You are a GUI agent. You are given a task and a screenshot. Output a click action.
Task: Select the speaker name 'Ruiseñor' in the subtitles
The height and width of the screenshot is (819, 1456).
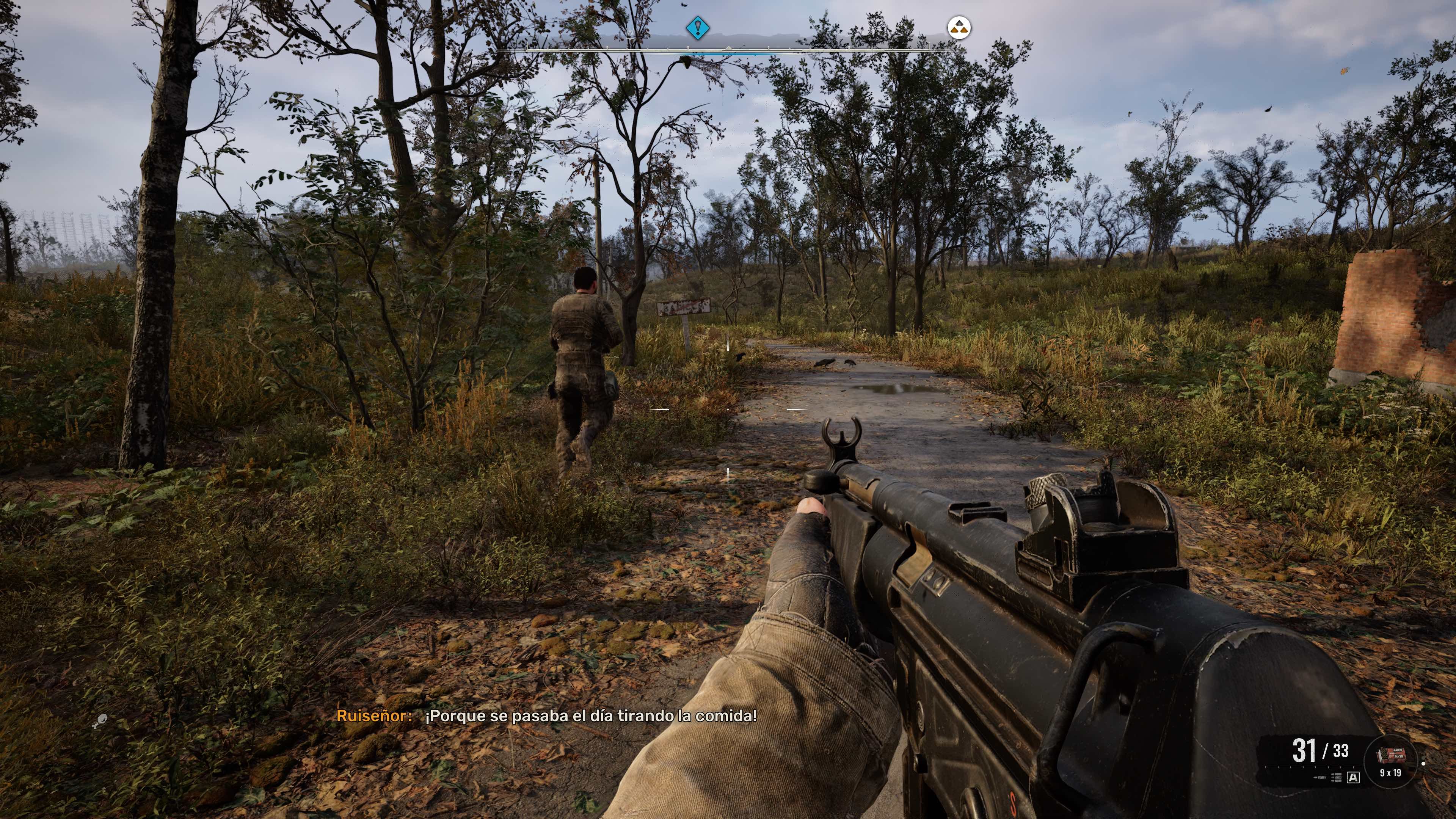pos(375,715)
